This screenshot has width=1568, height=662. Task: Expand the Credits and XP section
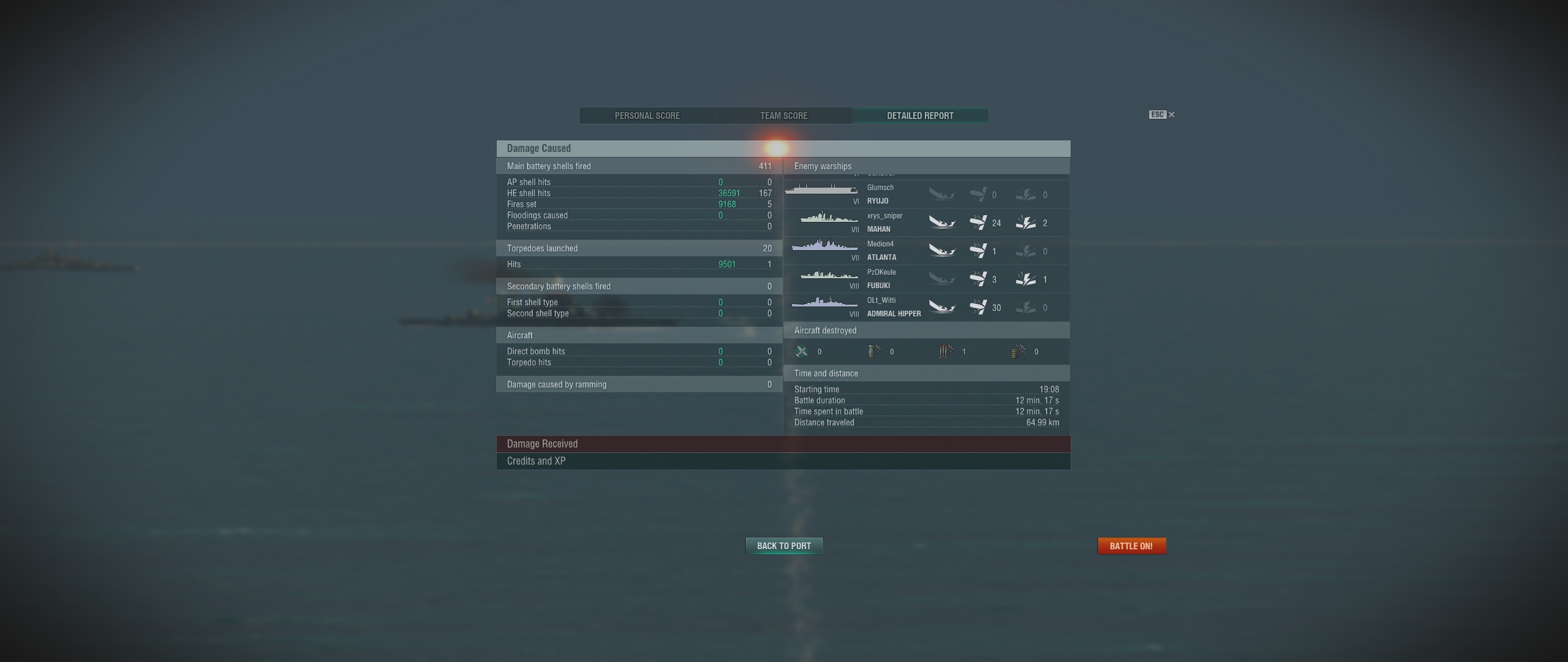point(783,461)
